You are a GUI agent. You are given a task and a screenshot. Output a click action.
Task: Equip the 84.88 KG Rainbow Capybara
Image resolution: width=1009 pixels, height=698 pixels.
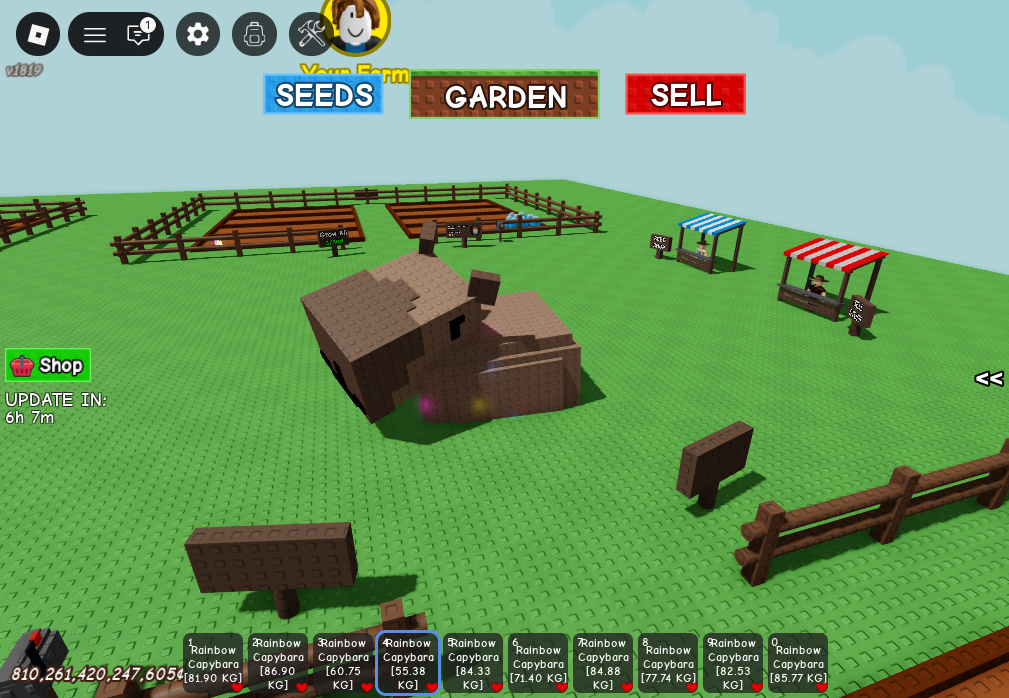603,663
